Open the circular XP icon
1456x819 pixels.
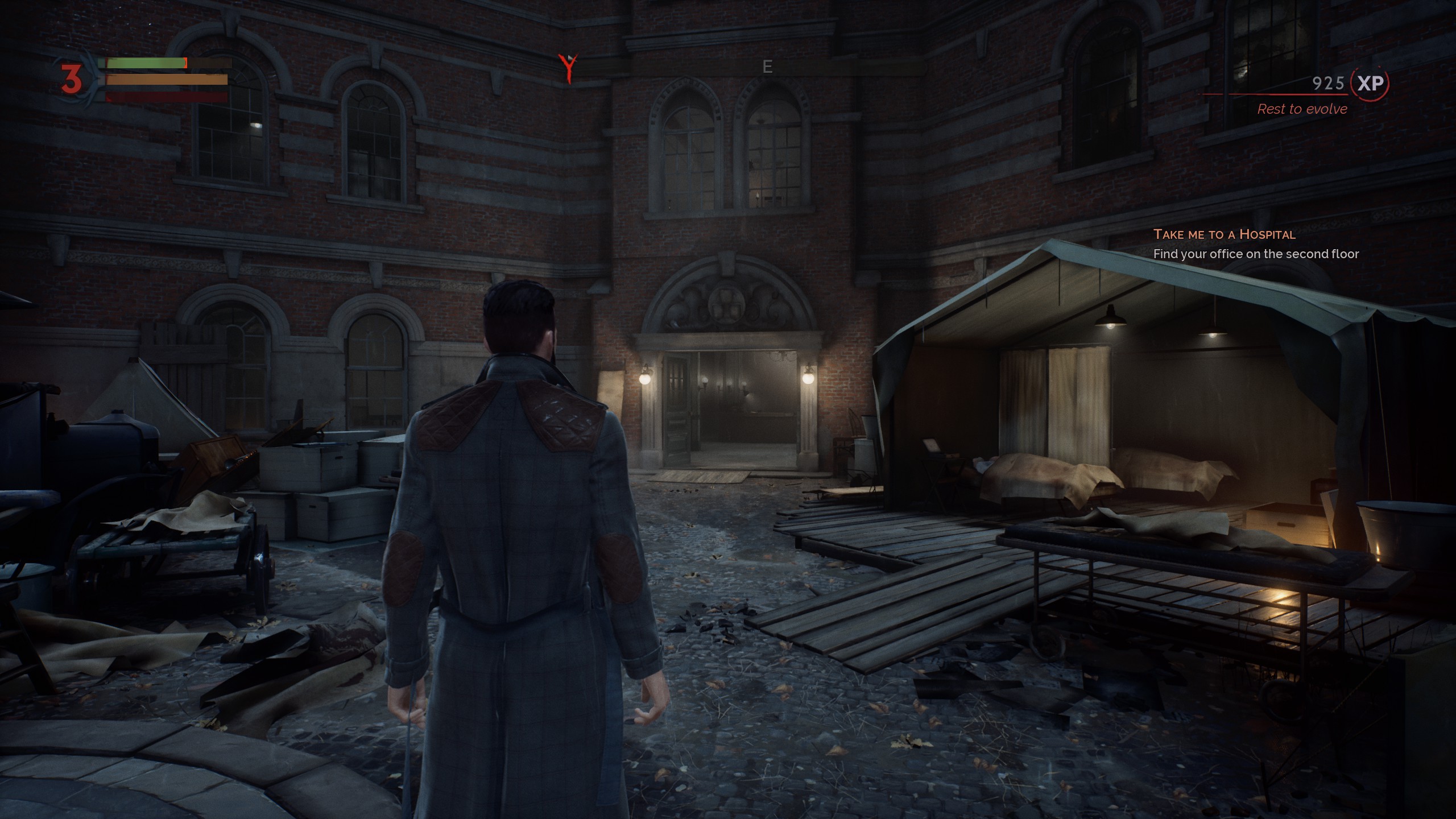pyautogui.click(x=1370, y=84)
